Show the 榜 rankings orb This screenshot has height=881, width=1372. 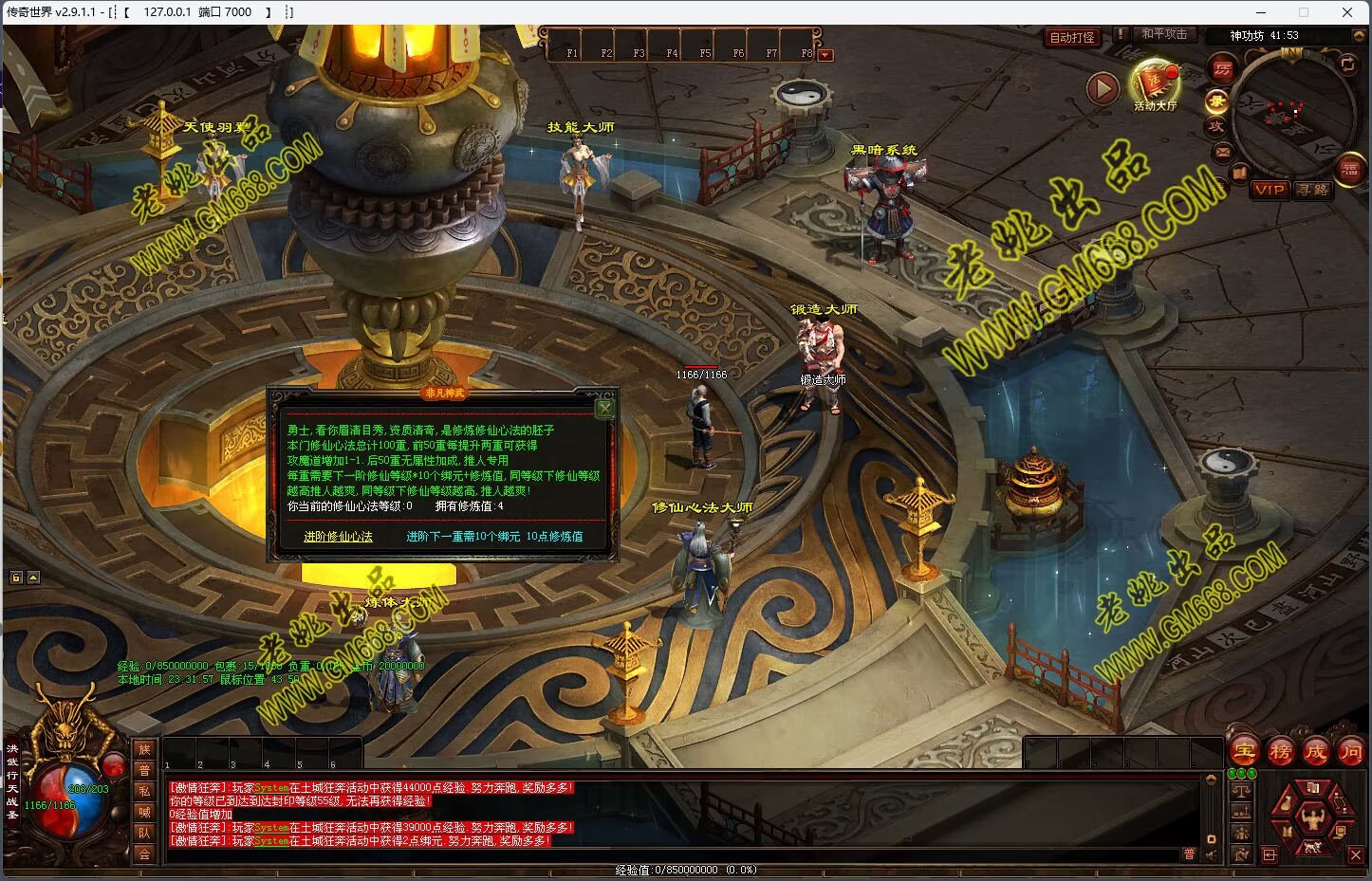pos(1280,752)
